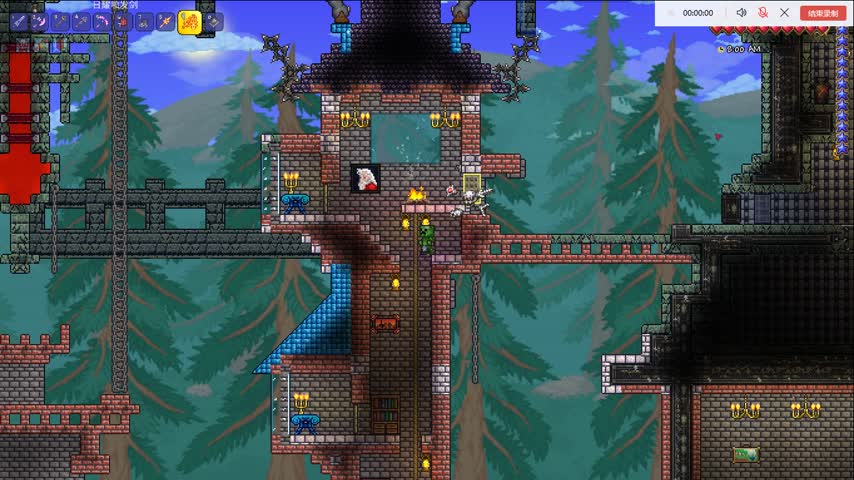Select the sword in hotbar slot 1
Screen dimensions: 854x480
point(18,21)
